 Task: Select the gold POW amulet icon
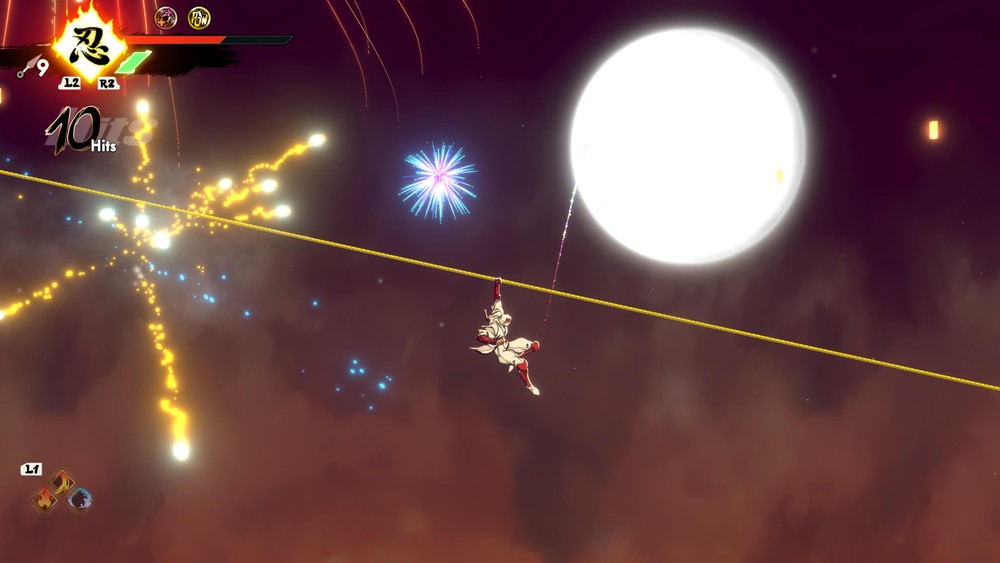pos(199,18)
